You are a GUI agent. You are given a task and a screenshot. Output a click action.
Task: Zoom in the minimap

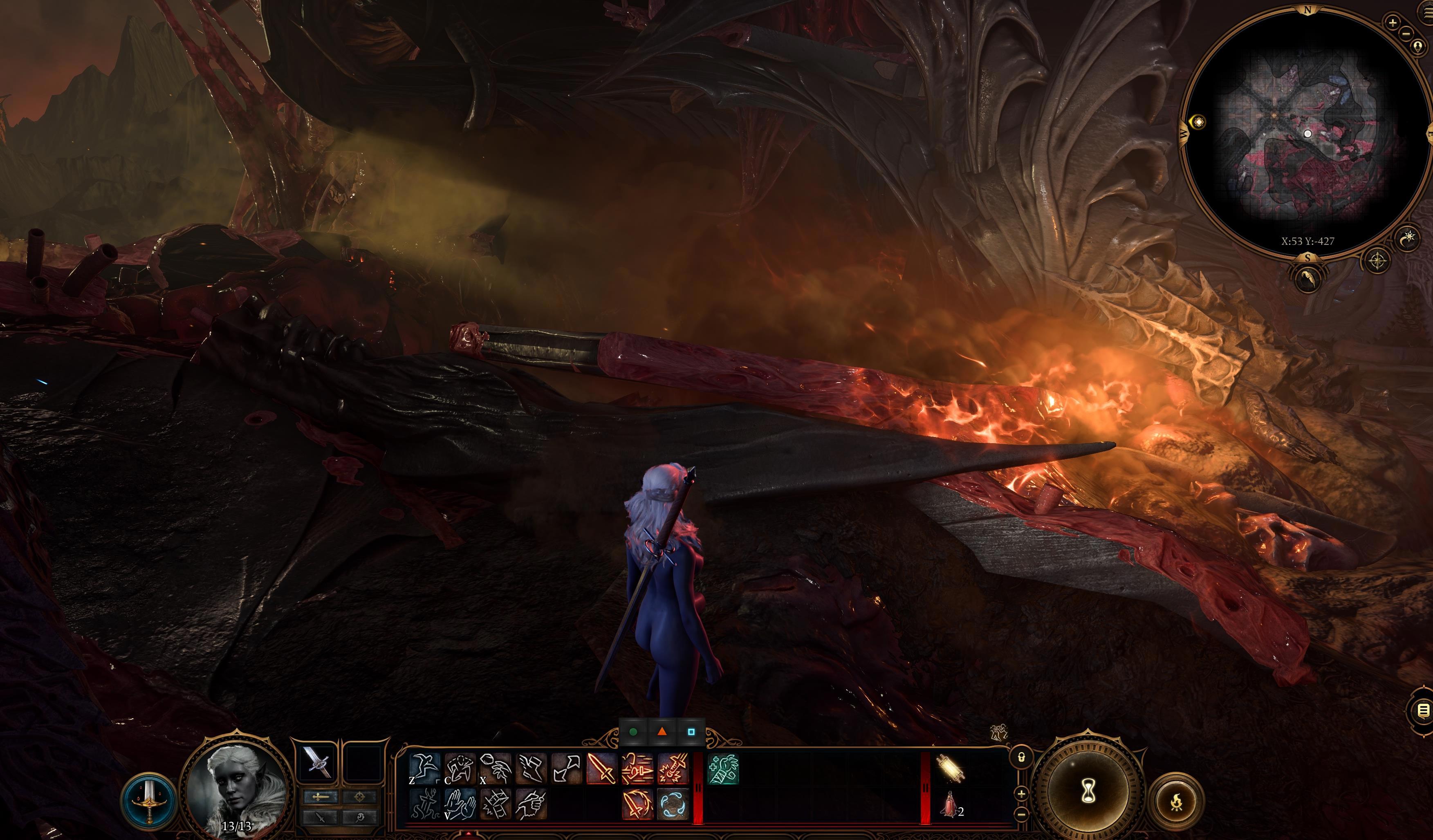[1393, 23]
